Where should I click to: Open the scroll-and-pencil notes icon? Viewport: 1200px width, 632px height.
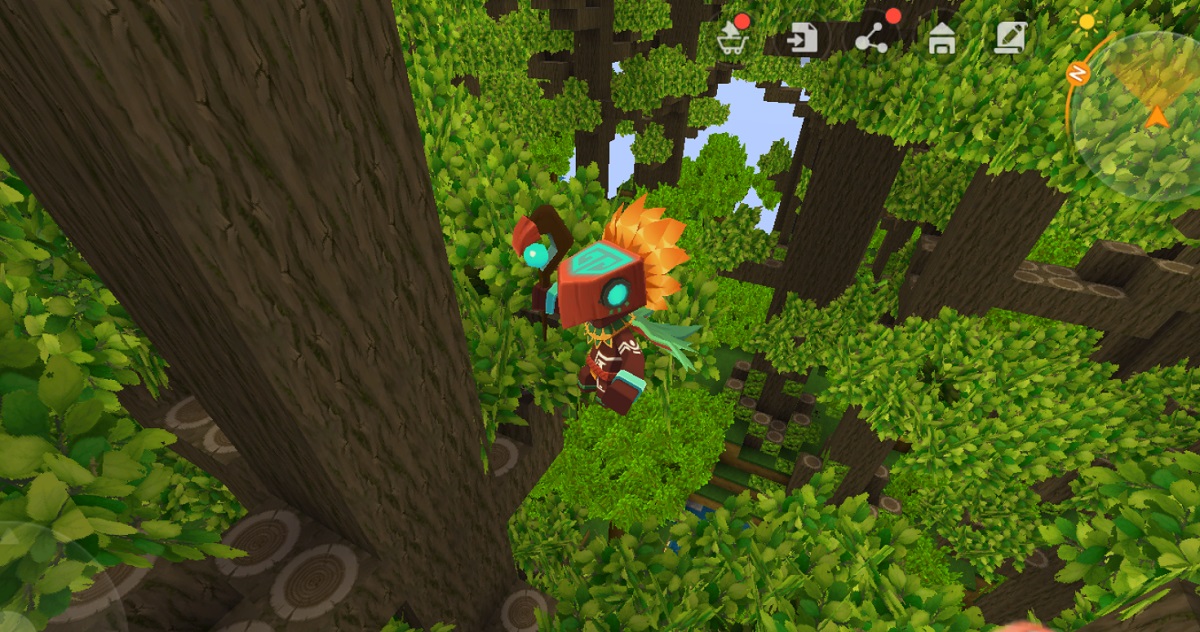pyautogui.click(x=1010, y=38)
